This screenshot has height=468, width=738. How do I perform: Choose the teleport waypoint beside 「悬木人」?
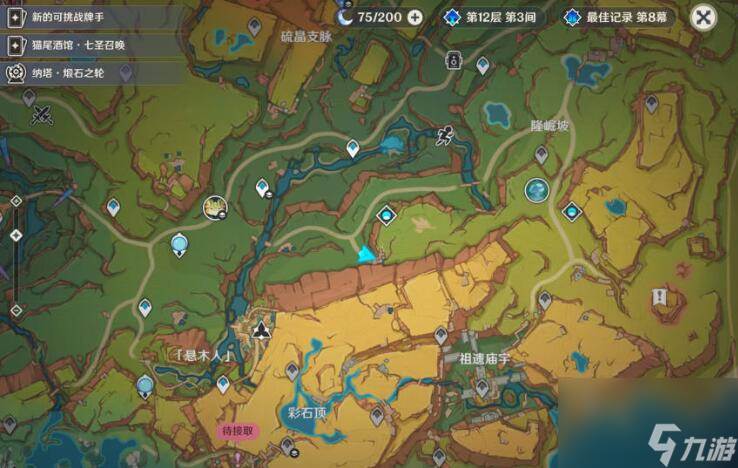point(223,383)
